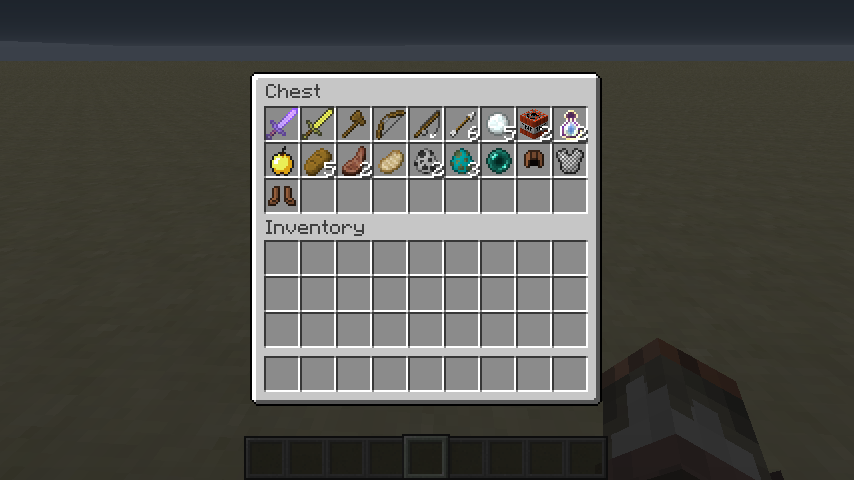This screenshot has height=480, width=854.
Task: Take the wooden axe from the chest
Action: tap(354, 124)
